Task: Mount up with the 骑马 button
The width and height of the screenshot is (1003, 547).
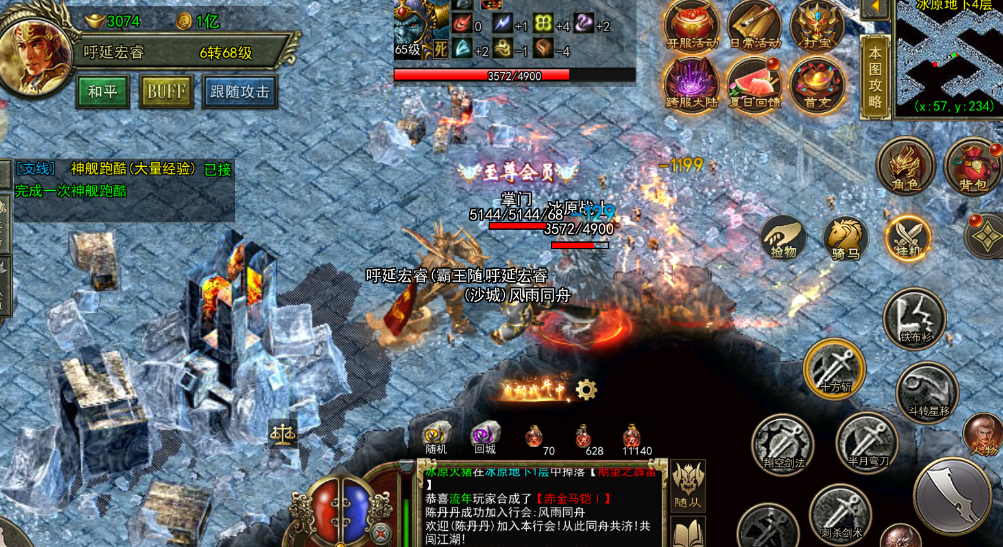Action: coord(845,238)
